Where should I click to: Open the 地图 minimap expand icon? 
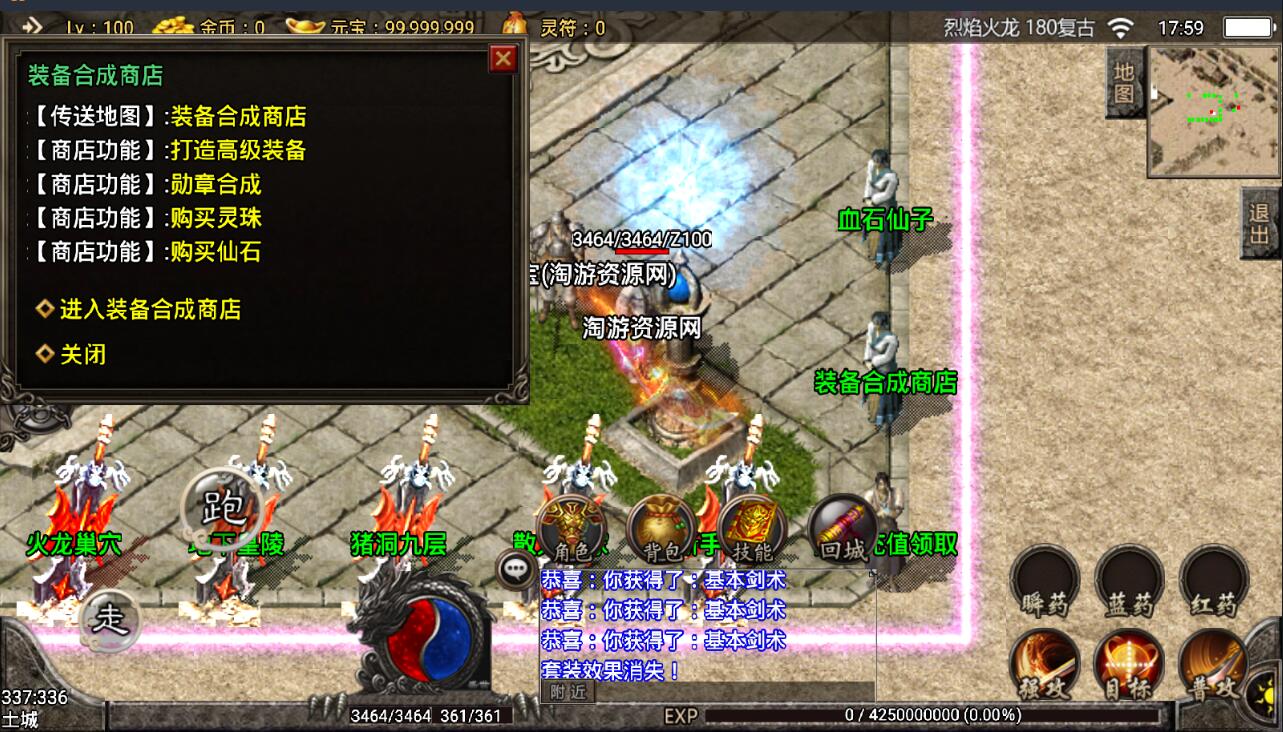point(1124,82)
